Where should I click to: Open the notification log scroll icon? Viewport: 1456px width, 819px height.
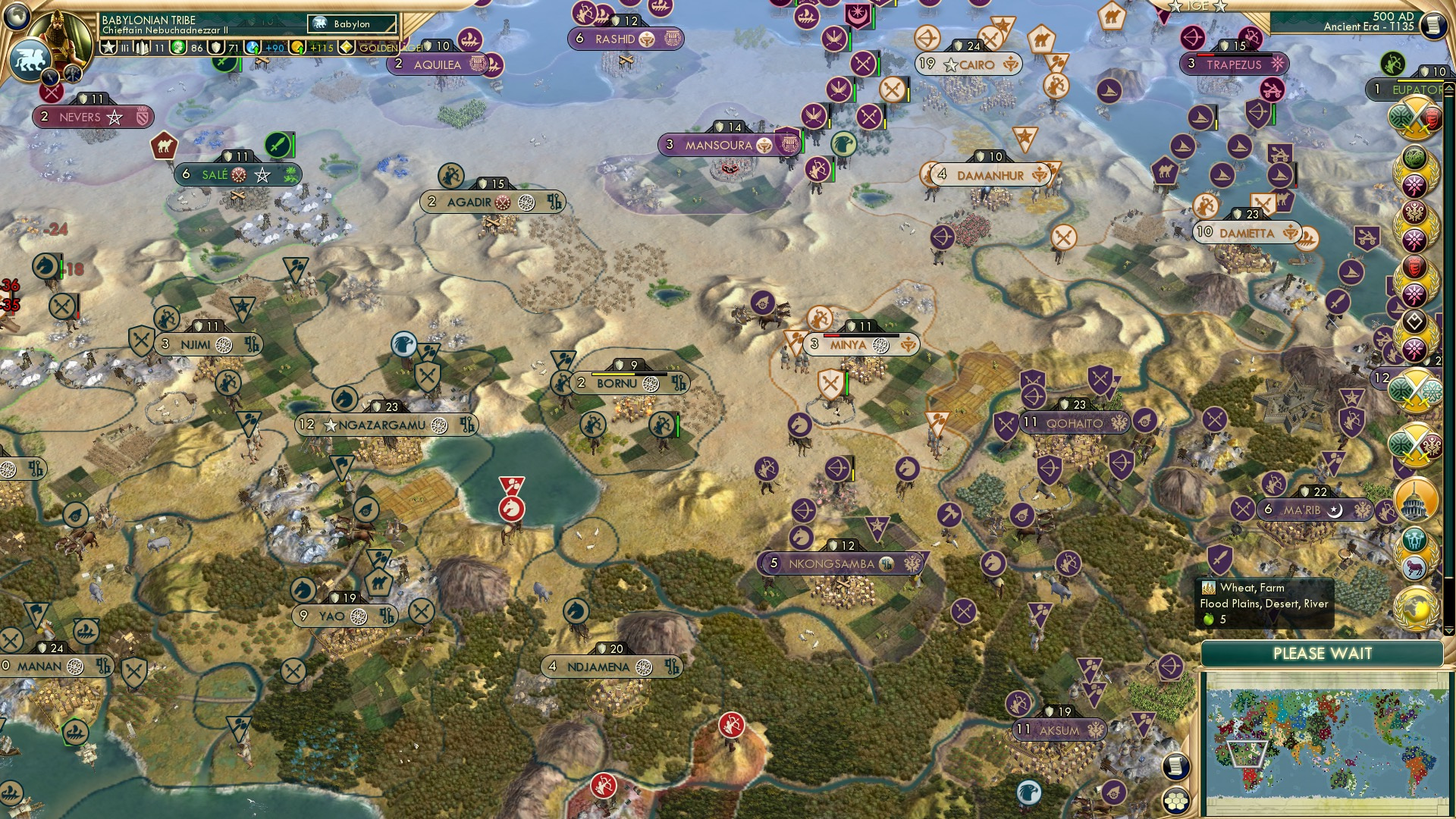pos(1178,764)
